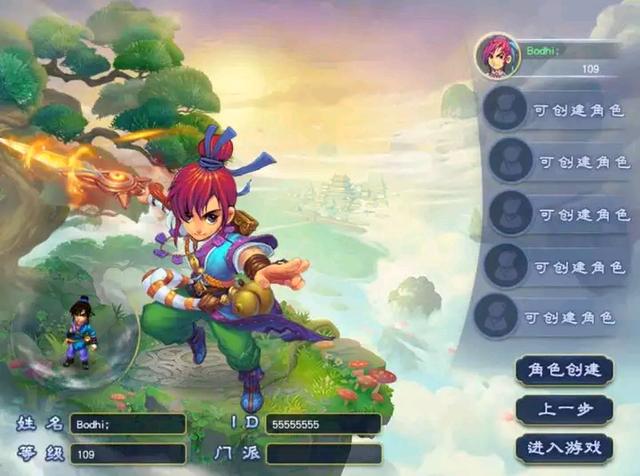
Task: Go back with the 上一步 button
Action: coord(564,408)
